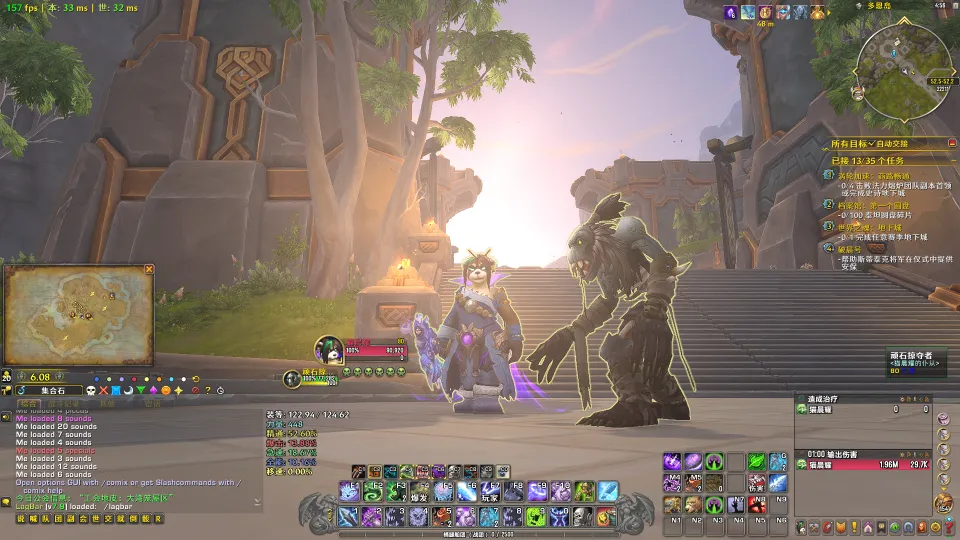Image resolution: width=960 pixels, height=540 pixels.
Task: Activate the green nature ability bound to 3
Action: click(x=398, y=491)
